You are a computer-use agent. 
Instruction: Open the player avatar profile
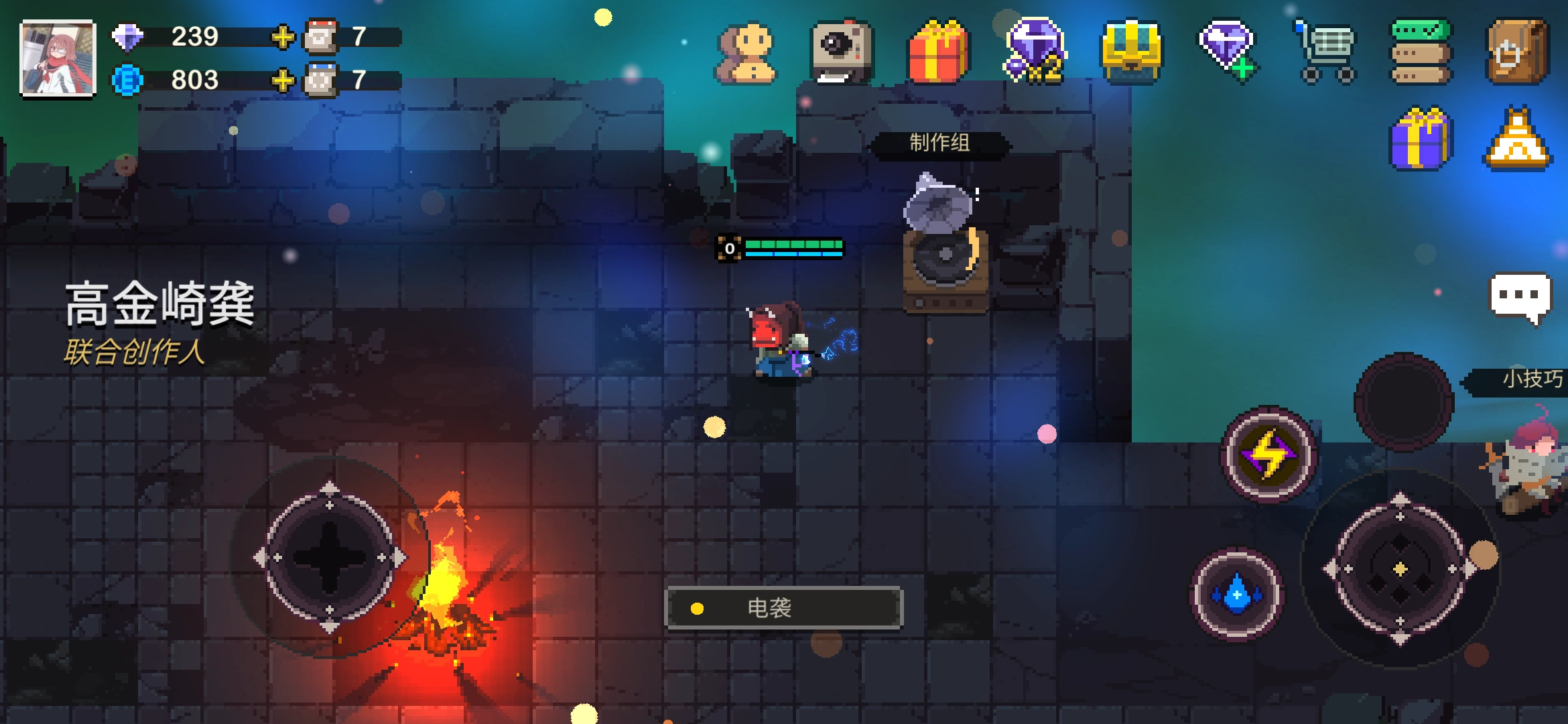[x=58, y=59]
